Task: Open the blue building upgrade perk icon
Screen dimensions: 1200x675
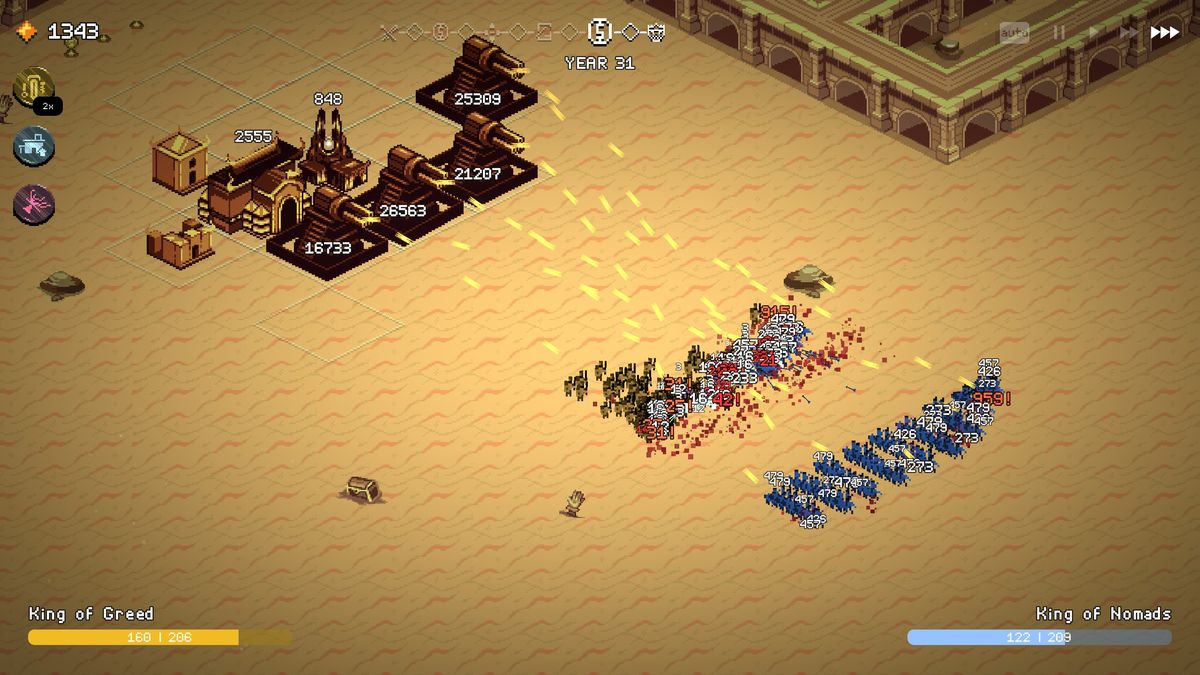Action: point(34,146)
